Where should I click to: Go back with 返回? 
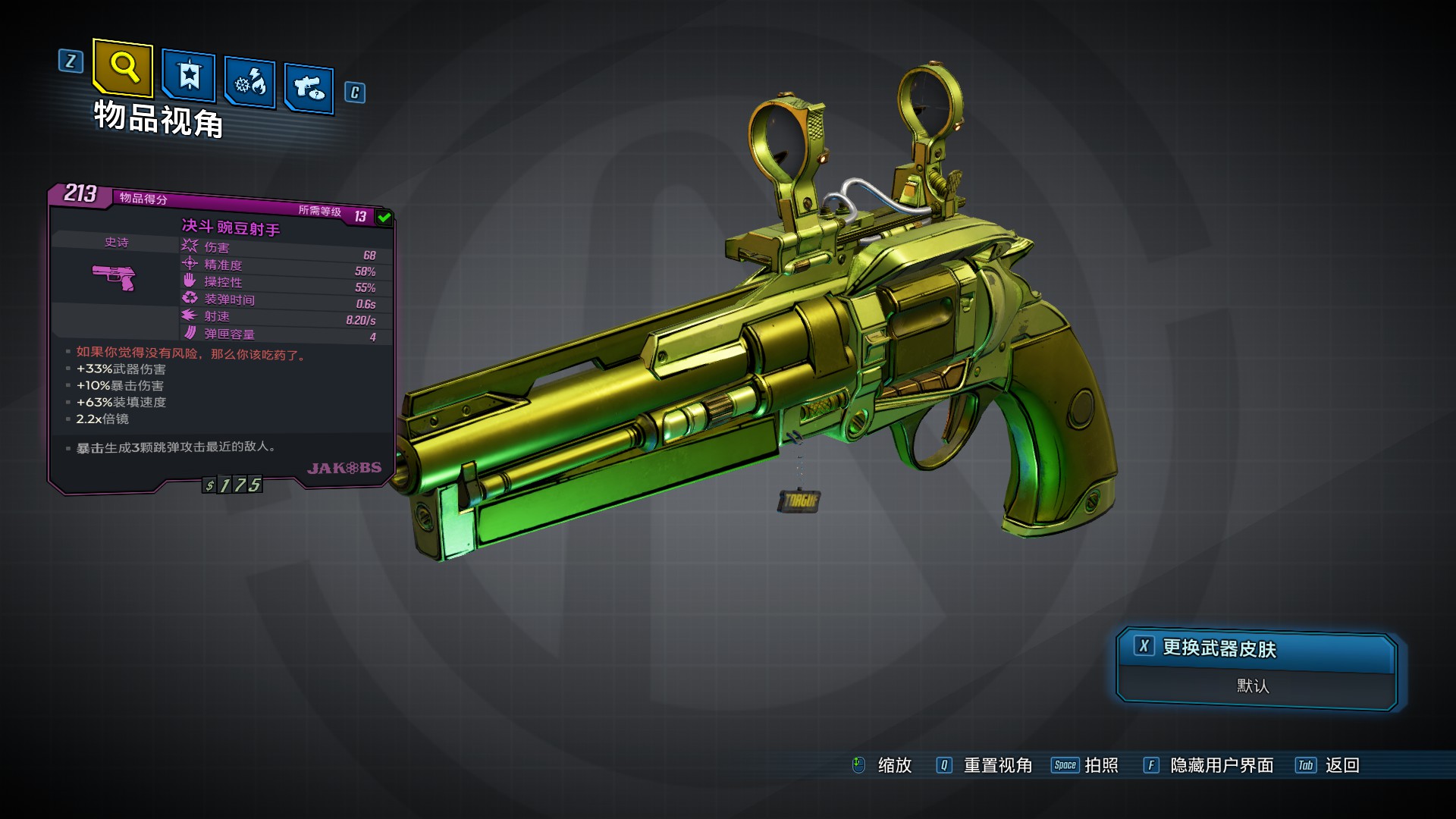1328,765
